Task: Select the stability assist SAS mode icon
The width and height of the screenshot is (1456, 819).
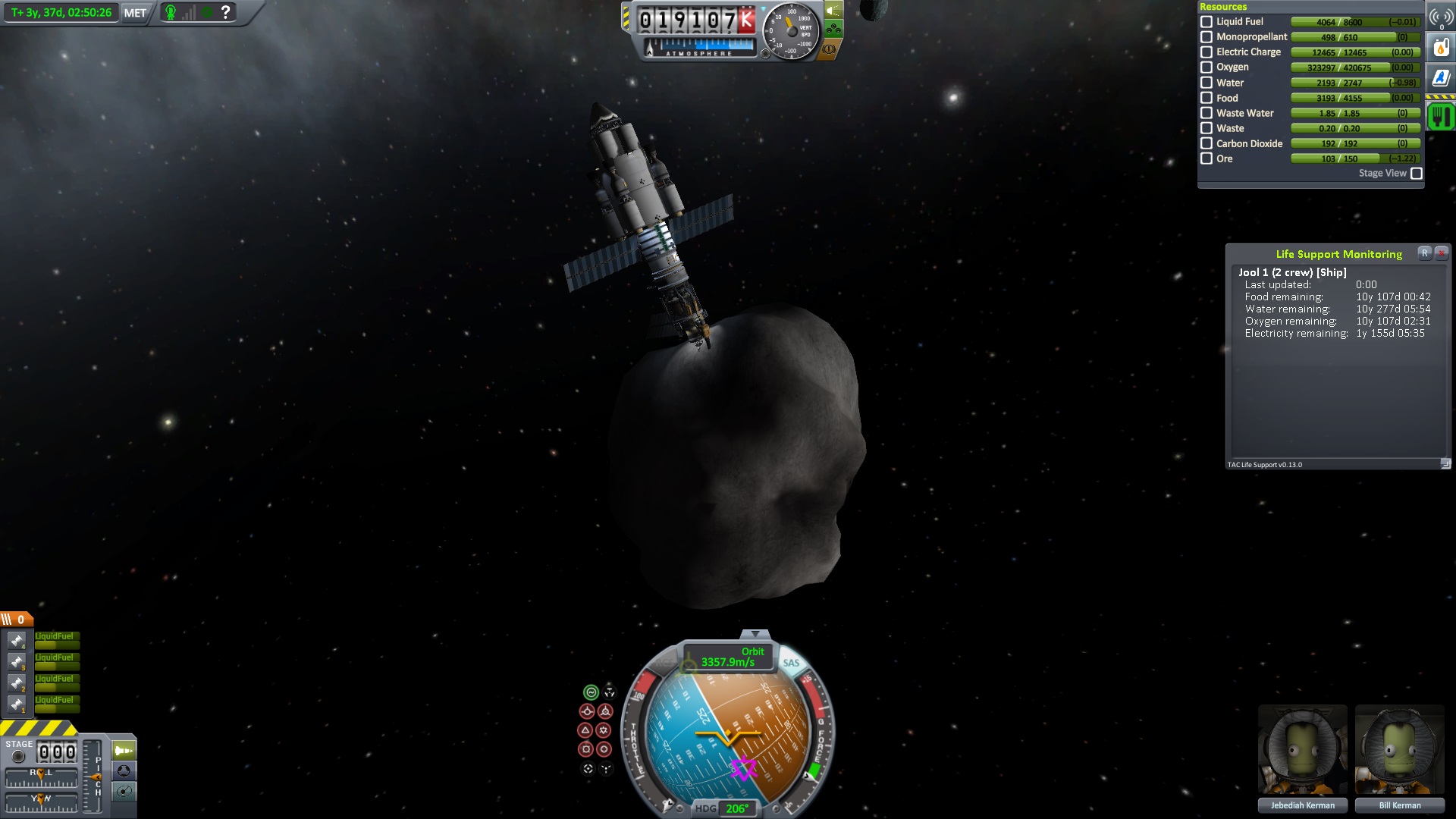Action: [x=591, y=692]
